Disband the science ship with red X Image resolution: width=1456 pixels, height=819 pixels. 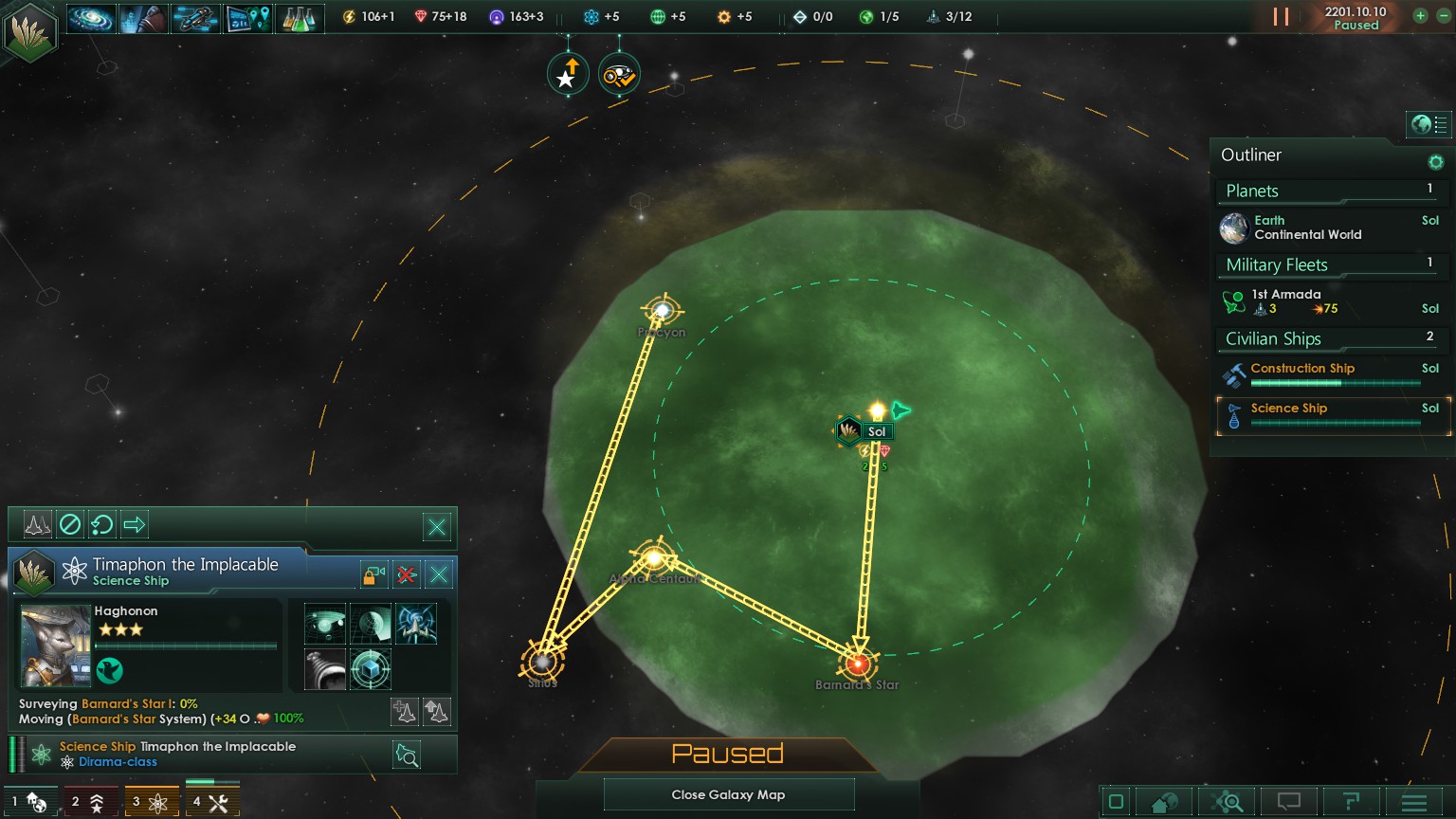click(407, 574)
